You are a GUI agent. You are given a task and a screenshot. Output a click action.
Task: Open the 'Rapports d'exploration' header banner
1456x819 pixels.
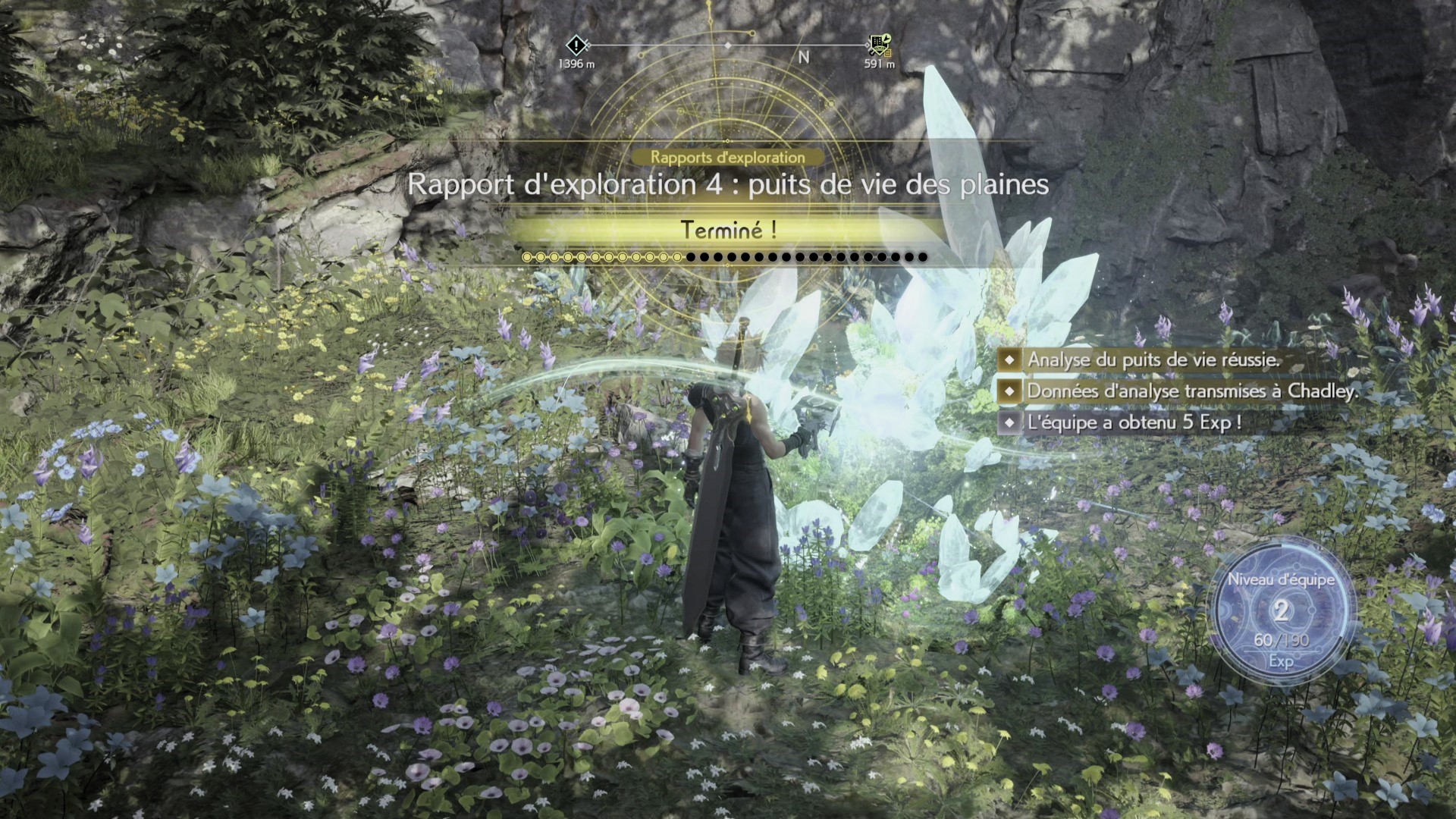[726, 158]
